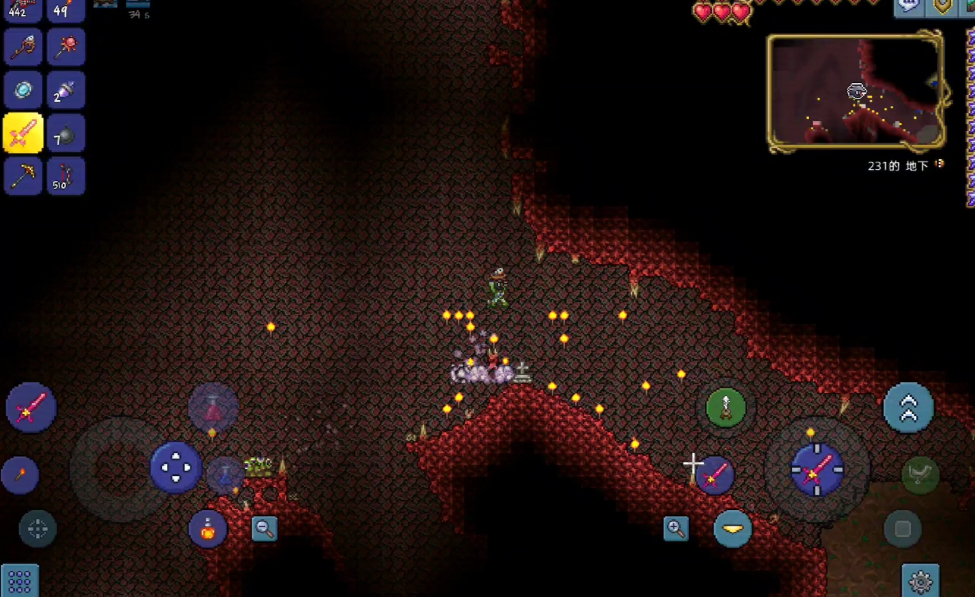Tap the double-arrow jump button
Screen dimensions: 975x597
908,407
